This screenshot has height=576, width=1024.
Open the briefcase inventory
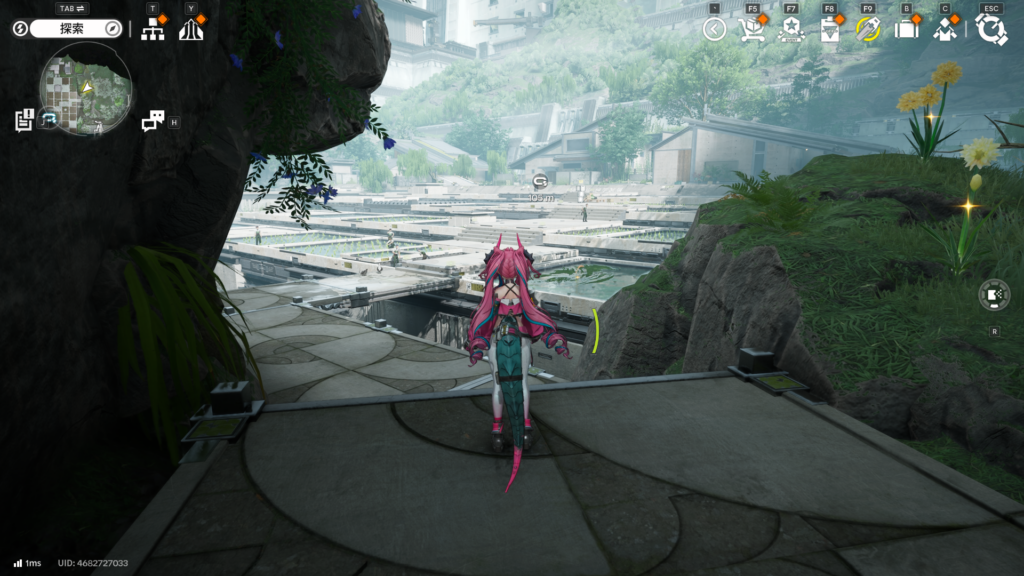906,29
